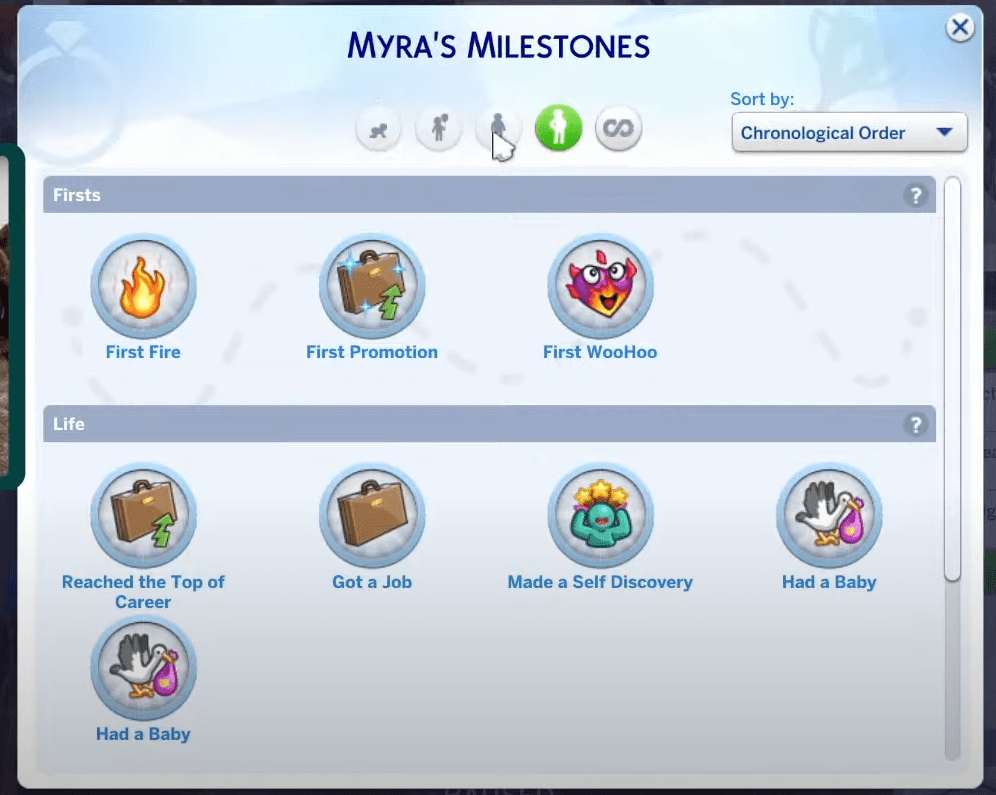View the Made a Self Discovery milestone

tap(600, 518)
